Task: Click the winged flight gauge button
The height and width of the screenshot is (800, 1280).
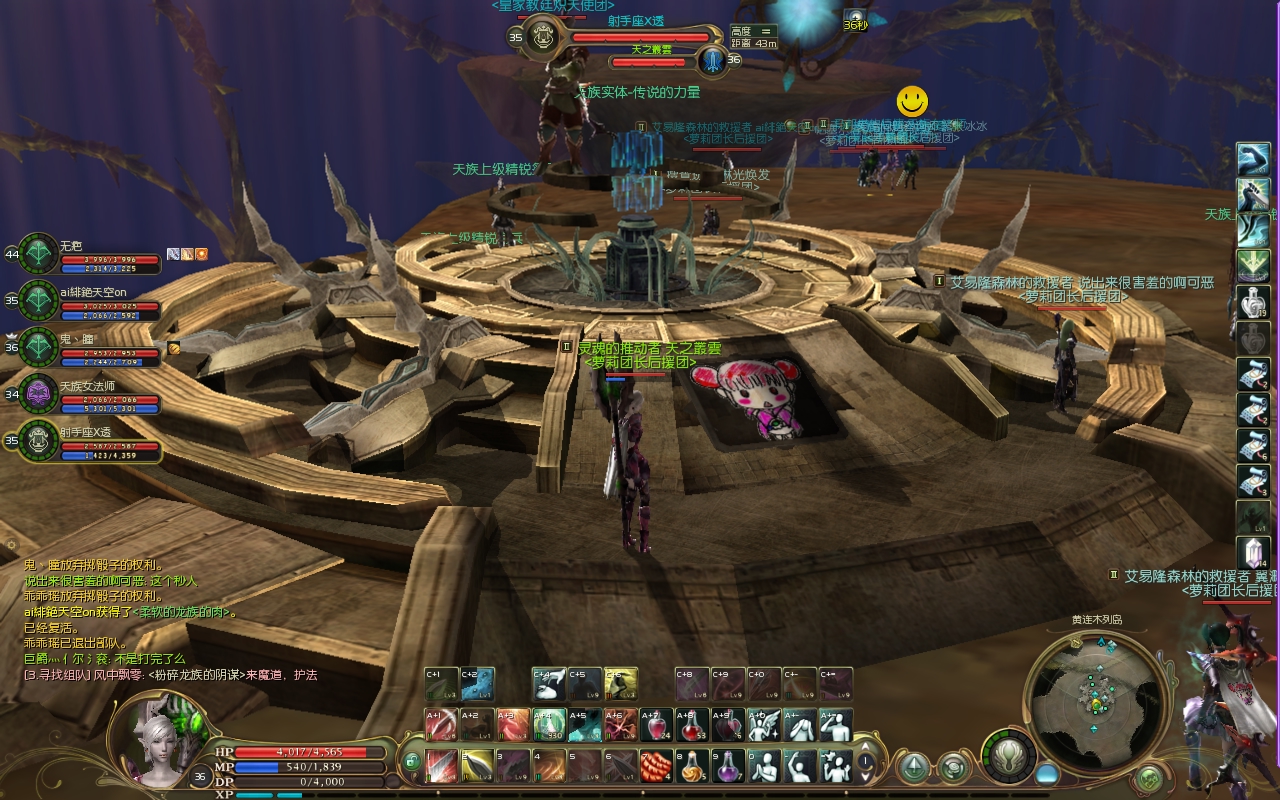Action: (x=1008, y=757)
